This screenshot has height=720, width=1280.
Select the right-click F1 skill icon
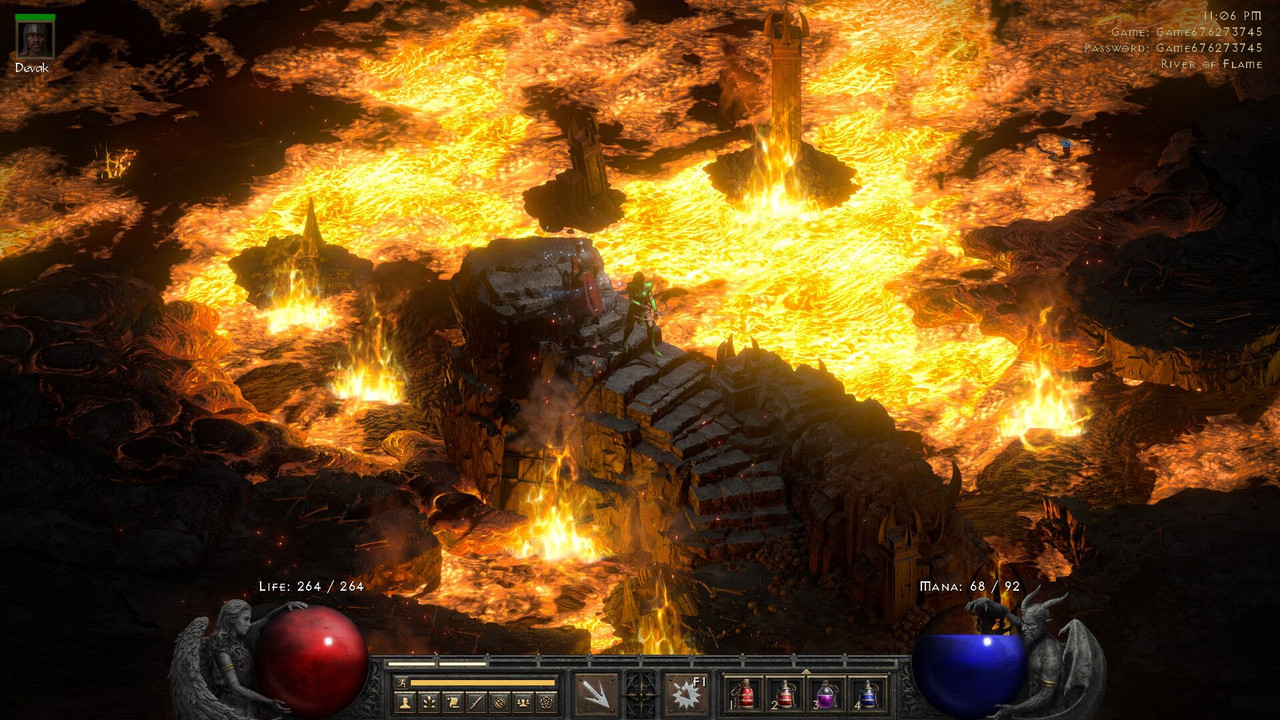point(686,694)
